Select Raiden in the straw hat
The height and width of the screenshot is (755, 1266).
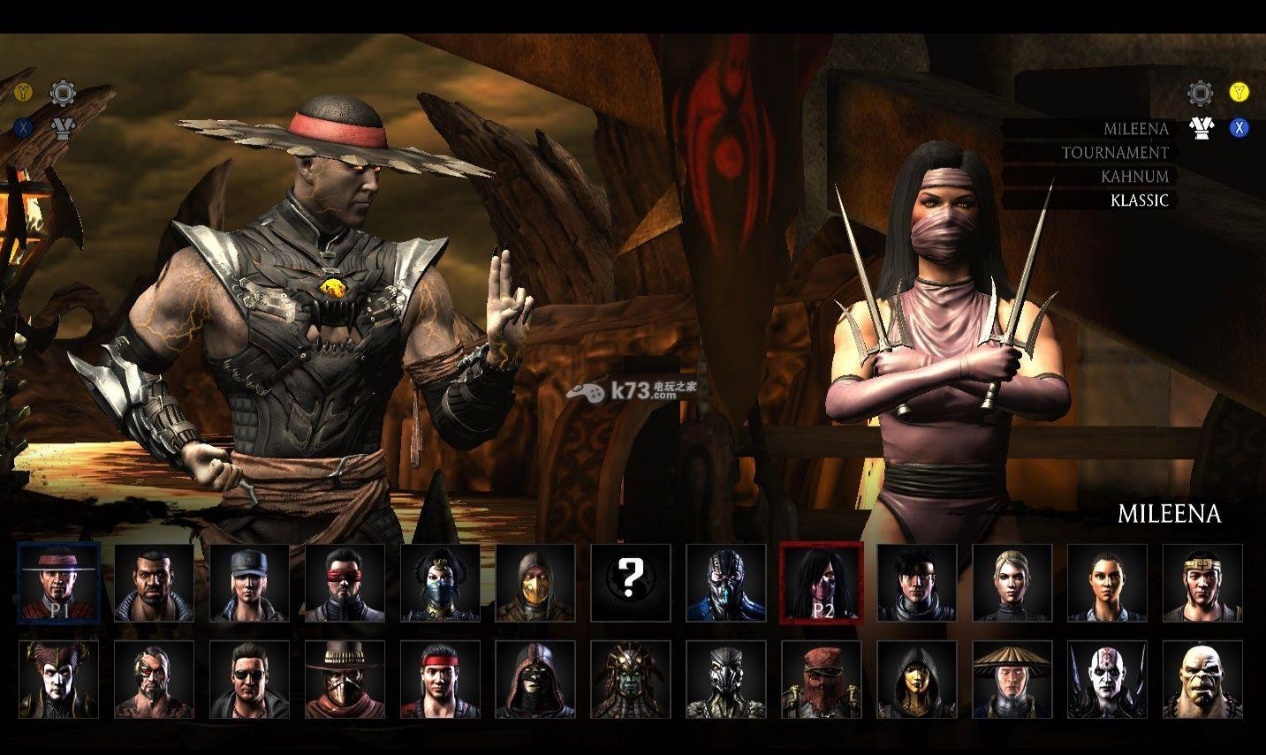(1012, 680)
